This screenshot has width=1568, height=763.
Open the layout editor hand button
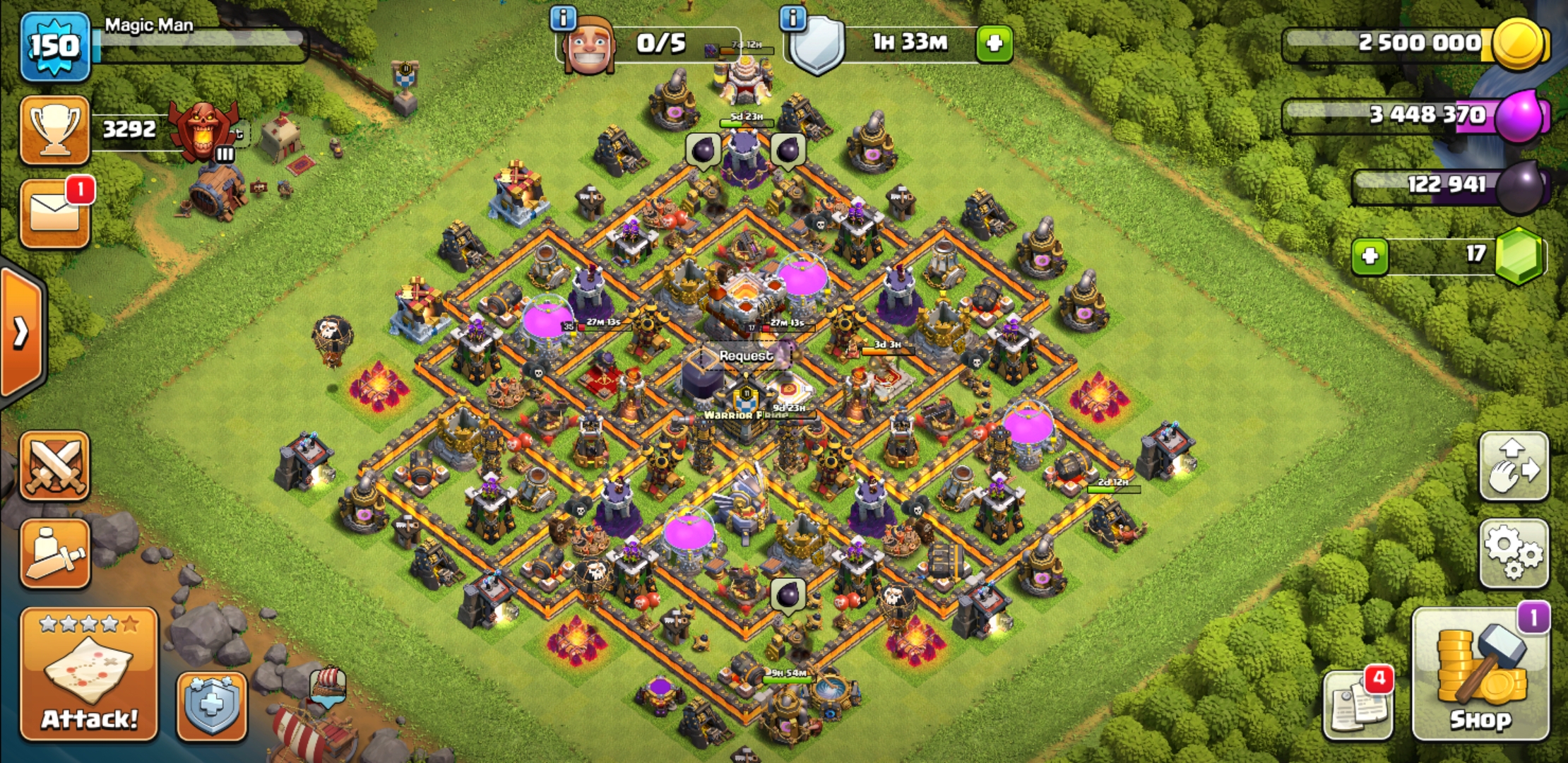point(1514,467)
